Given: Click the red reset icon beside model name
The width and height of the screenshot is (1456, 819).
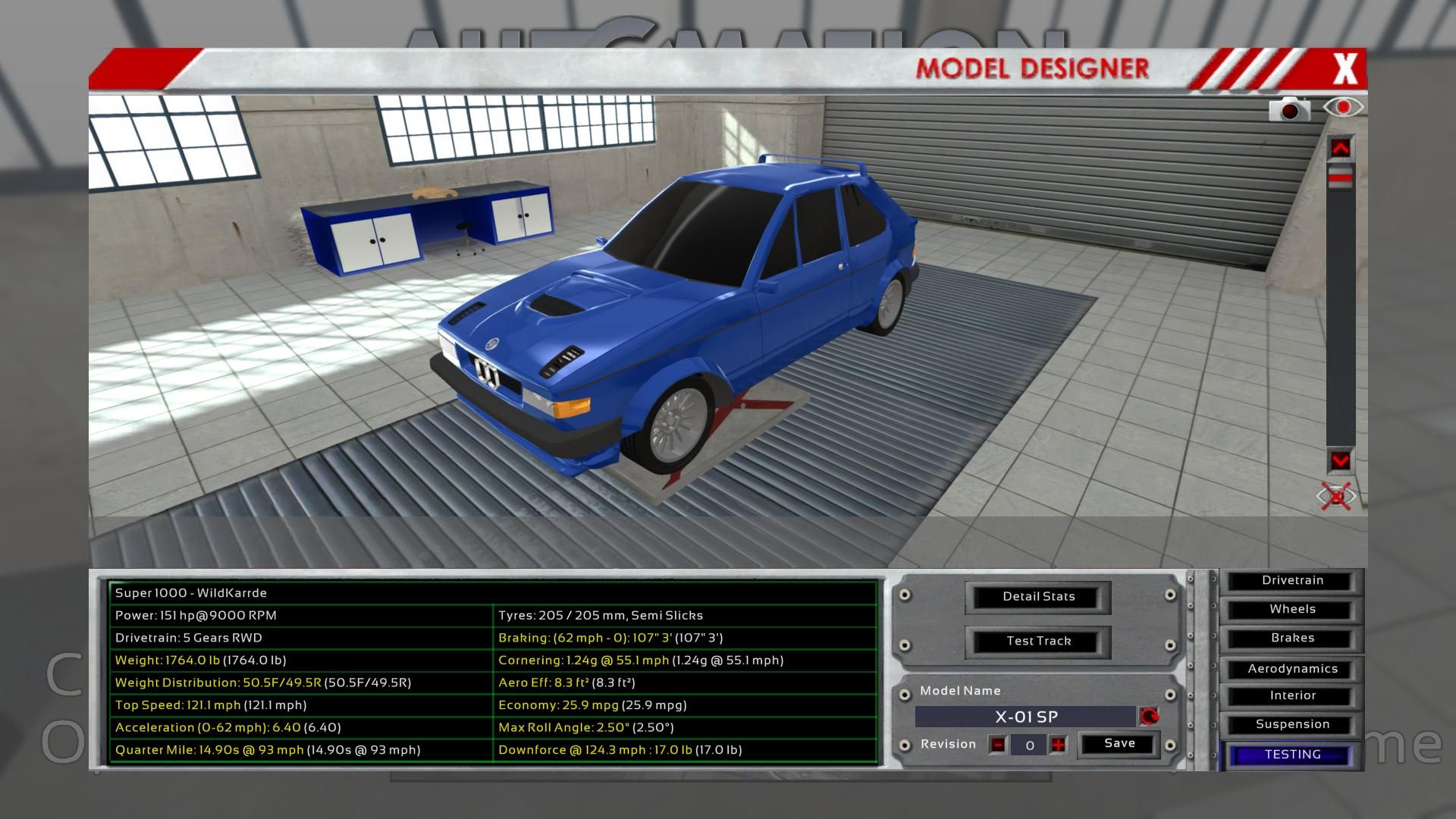Looking at the screenshot, I should click(1149, 717).
